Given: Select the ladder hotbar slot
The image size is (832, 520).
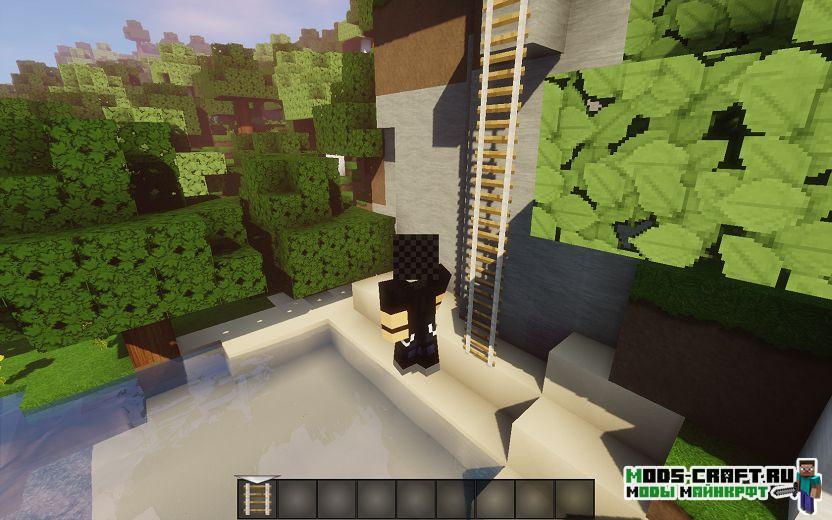Looking at the screenshot, I should (257, 498).
